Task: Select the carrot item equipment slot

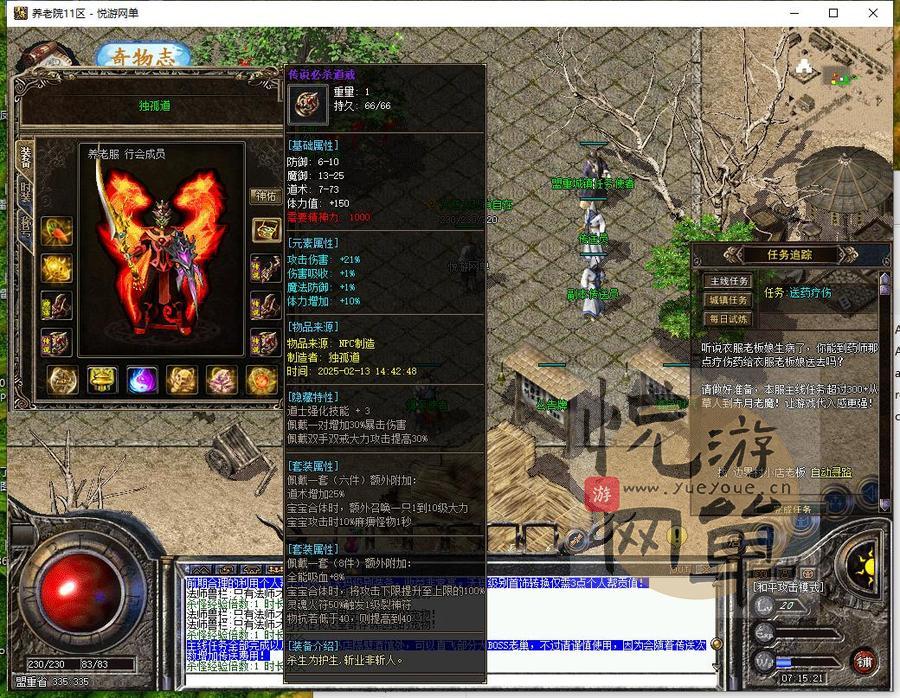Action: pos(57,232)
